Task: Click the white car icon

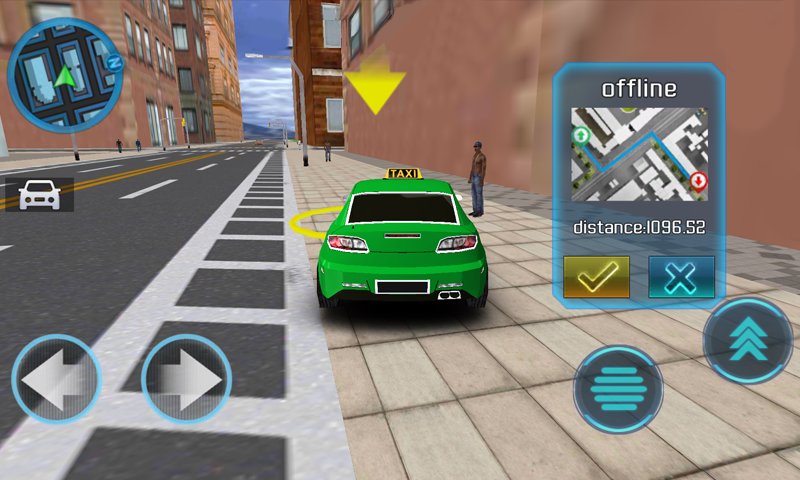Action: coord(39,194)
